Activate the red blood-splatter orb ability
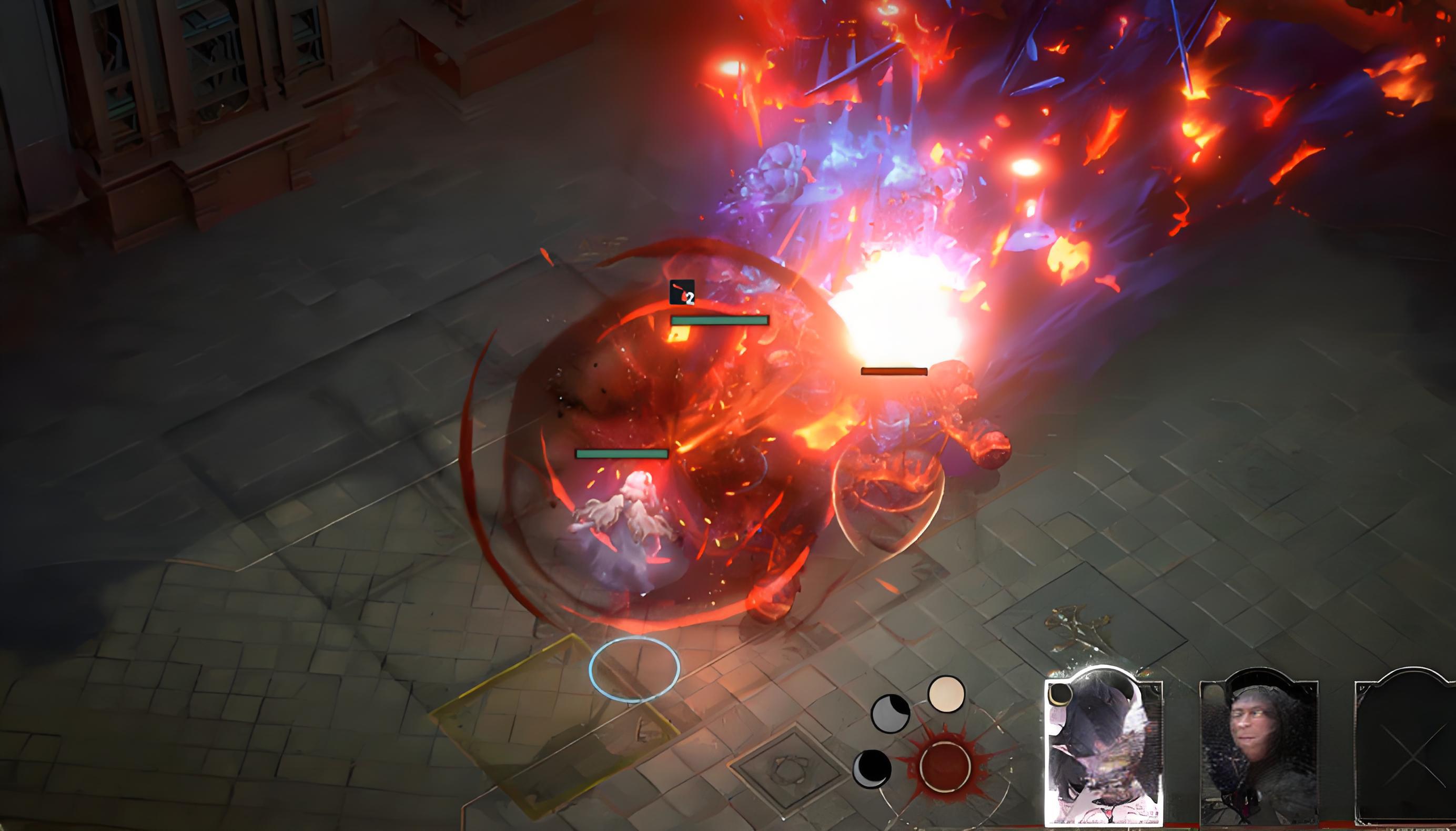The height and width of the screenshot is (831, 1456). [x=945, y=768]
